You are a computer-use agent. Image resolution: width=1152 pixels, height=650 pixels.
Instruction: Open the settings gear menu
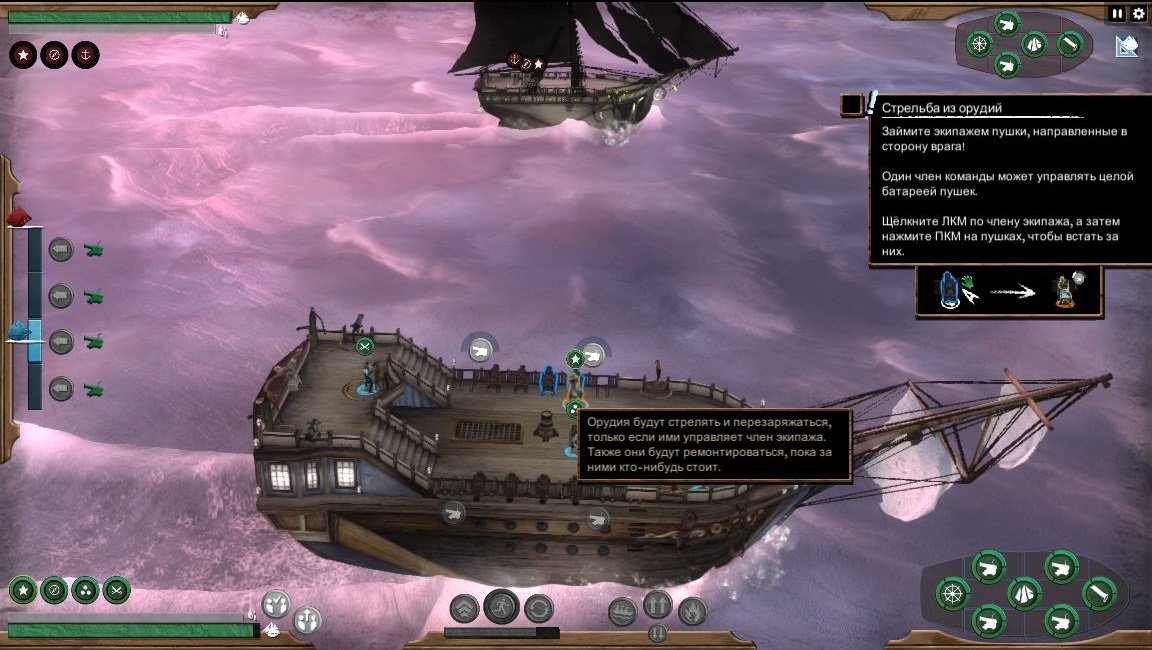(1138, 13)
